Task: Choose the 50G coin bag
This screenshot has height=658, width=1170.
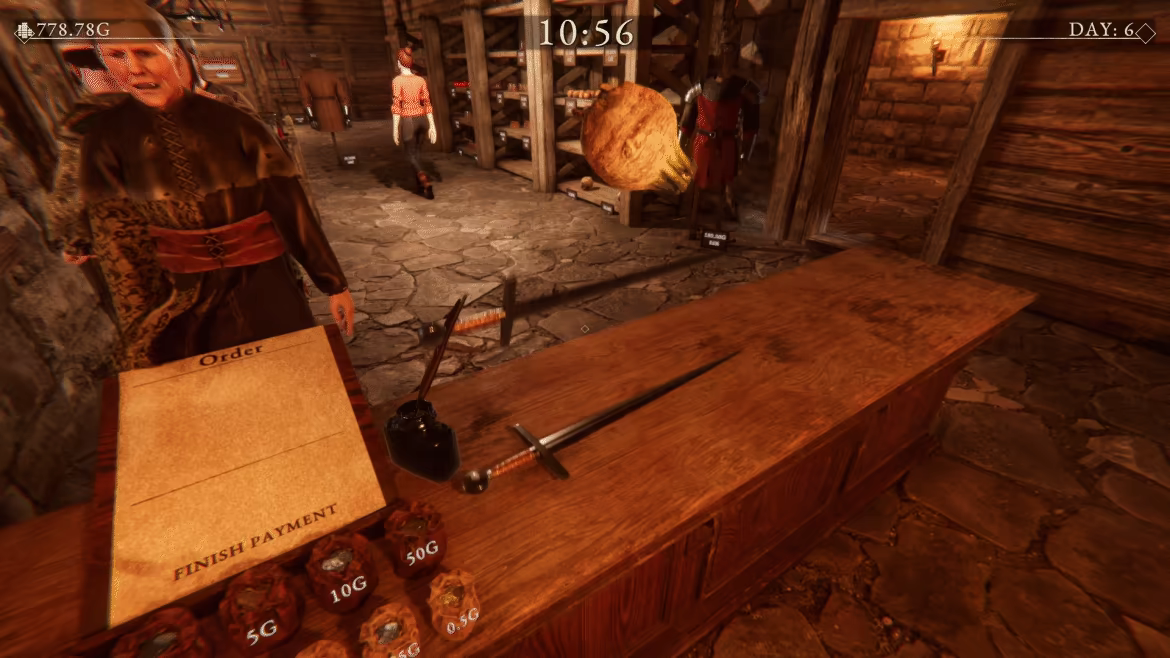Action: point(417,539)
